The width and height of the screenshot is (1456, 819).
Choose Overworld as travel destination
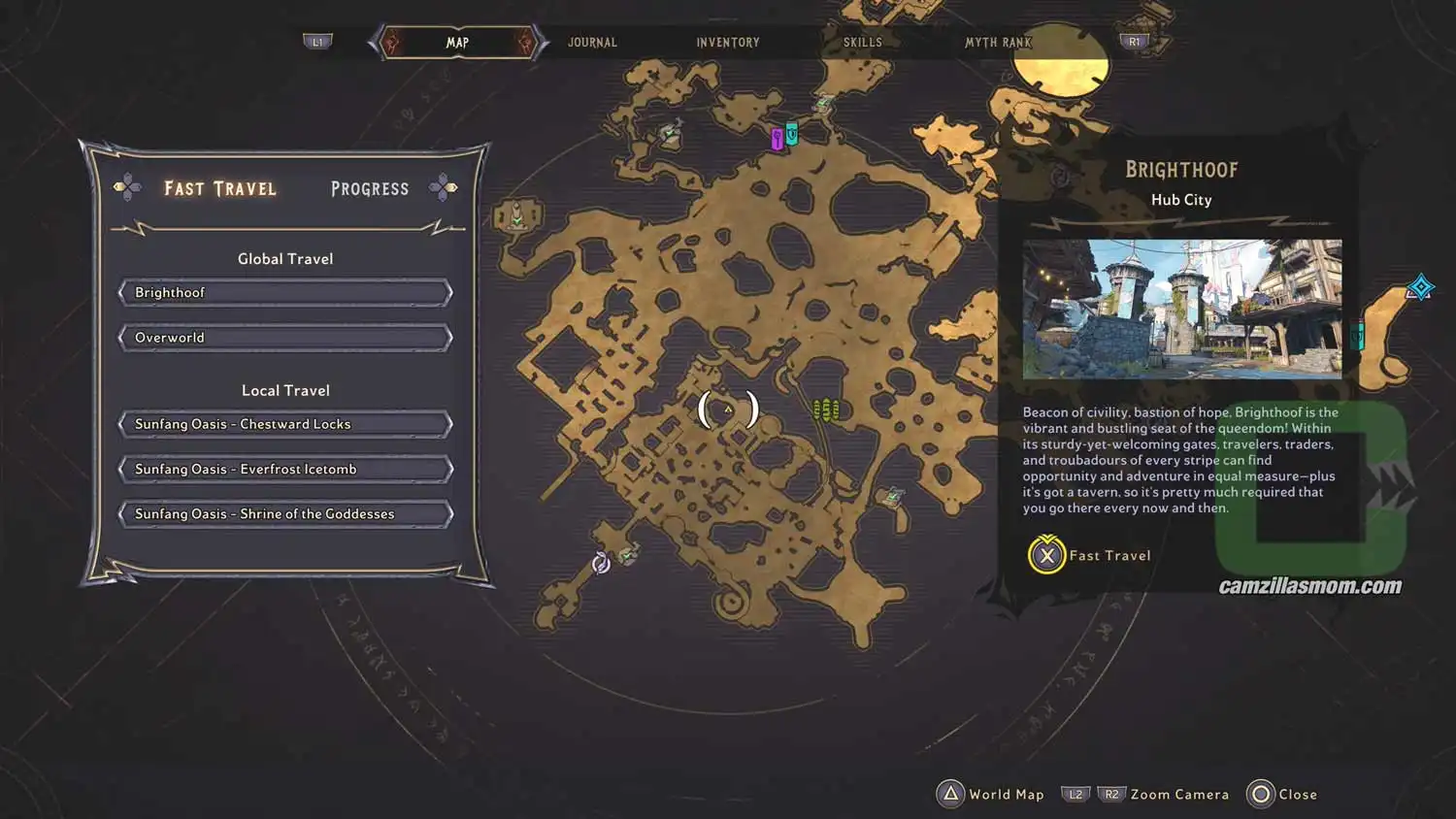point(284,337)
